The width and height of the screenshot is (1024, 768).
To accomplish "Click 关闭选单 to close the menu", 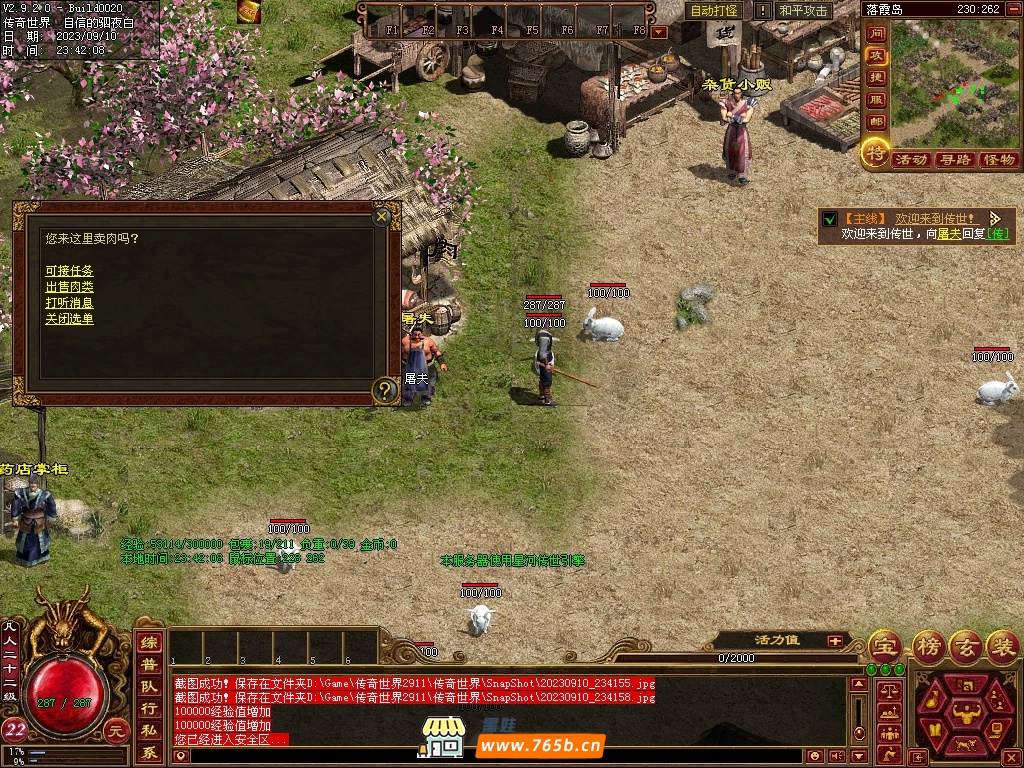I will click(69, 319).
